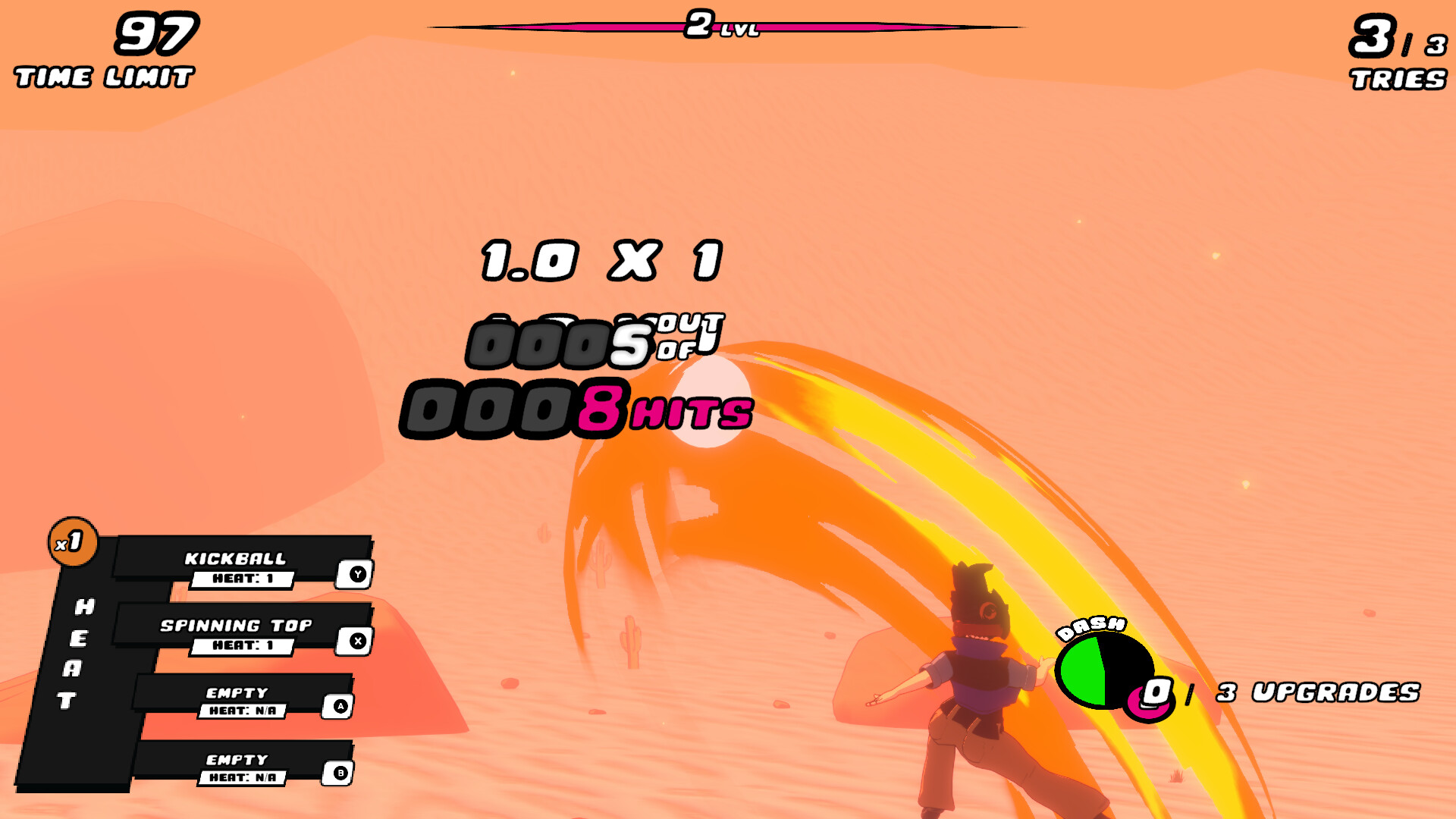
Task: Click the B controller button badge
Action: (341, 773)
